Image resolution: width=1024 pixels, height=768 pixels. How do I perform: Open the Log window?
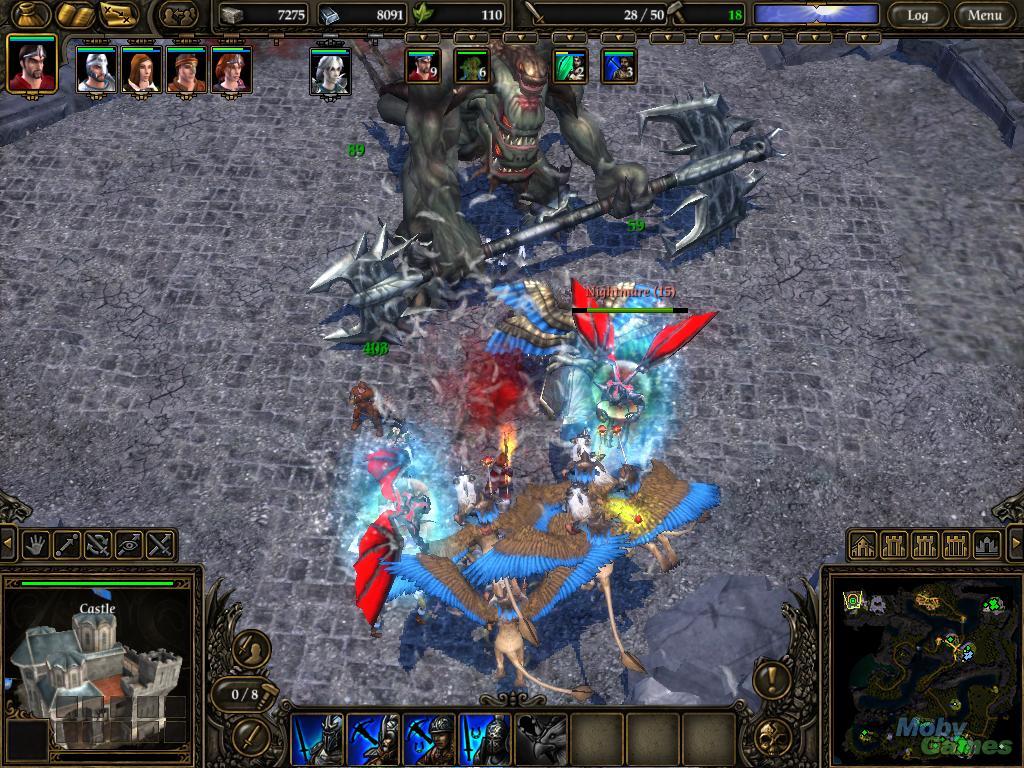click(917, 15)
